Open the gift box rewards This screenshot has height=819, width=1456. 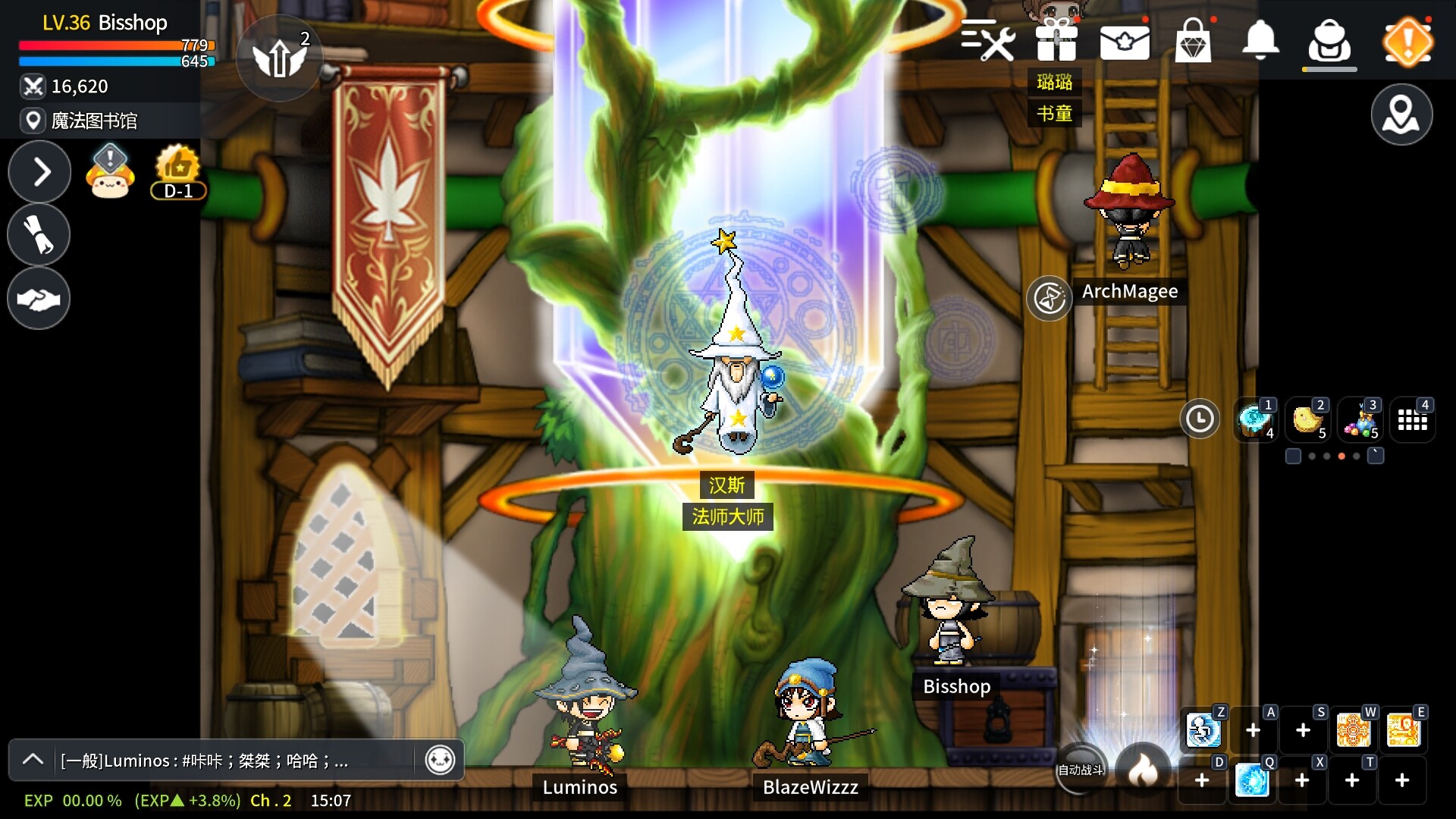click(x=1056, y=39)
